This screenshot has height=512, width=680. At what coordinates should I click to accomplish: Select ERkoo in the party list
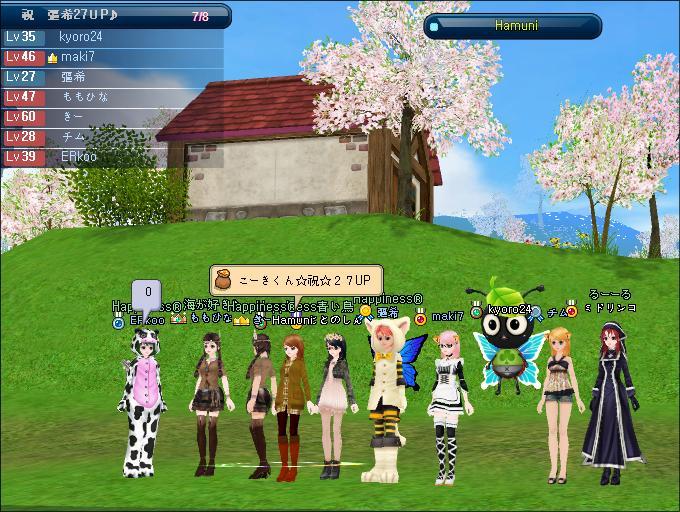[x=78, y=157]
